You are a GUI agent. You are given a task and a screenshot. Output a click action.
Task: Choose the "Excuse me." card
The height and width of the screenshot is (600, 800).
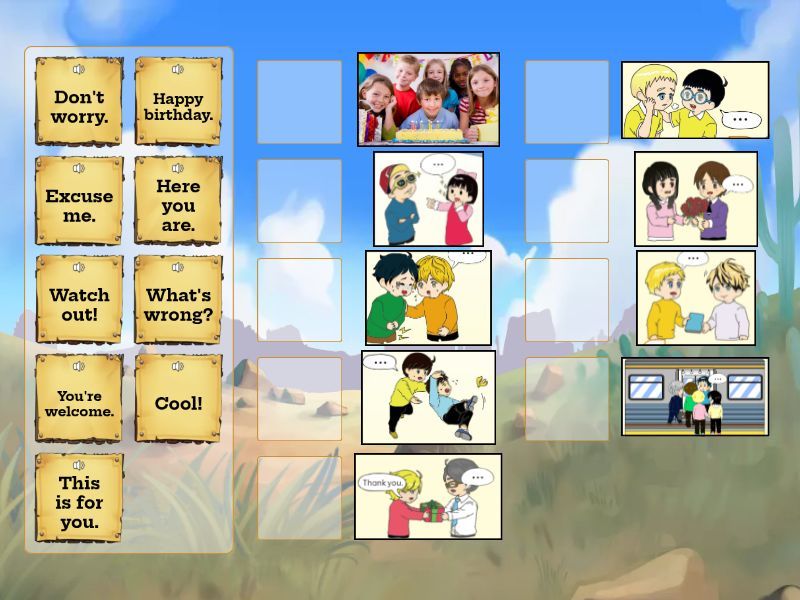click(79, 205)
